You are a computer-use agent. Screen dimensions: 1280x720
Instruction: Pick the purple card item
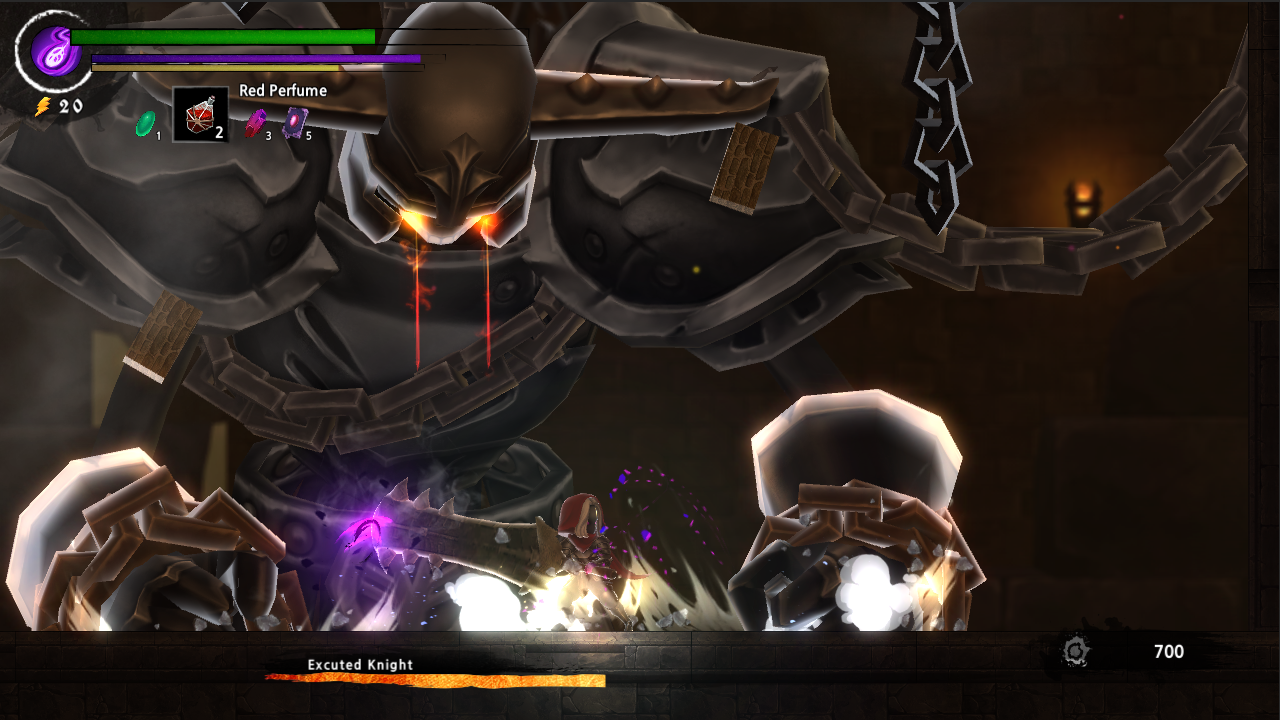295,123
